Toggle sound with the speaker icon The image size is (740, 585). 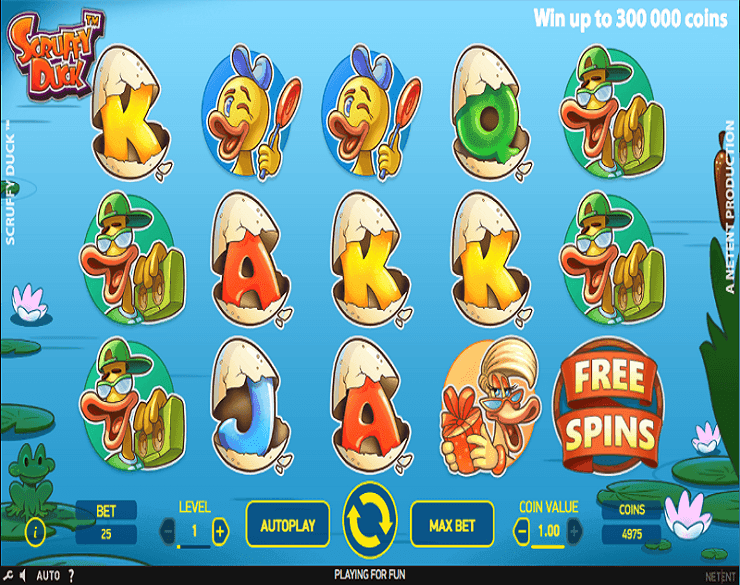tap(23, 576)
